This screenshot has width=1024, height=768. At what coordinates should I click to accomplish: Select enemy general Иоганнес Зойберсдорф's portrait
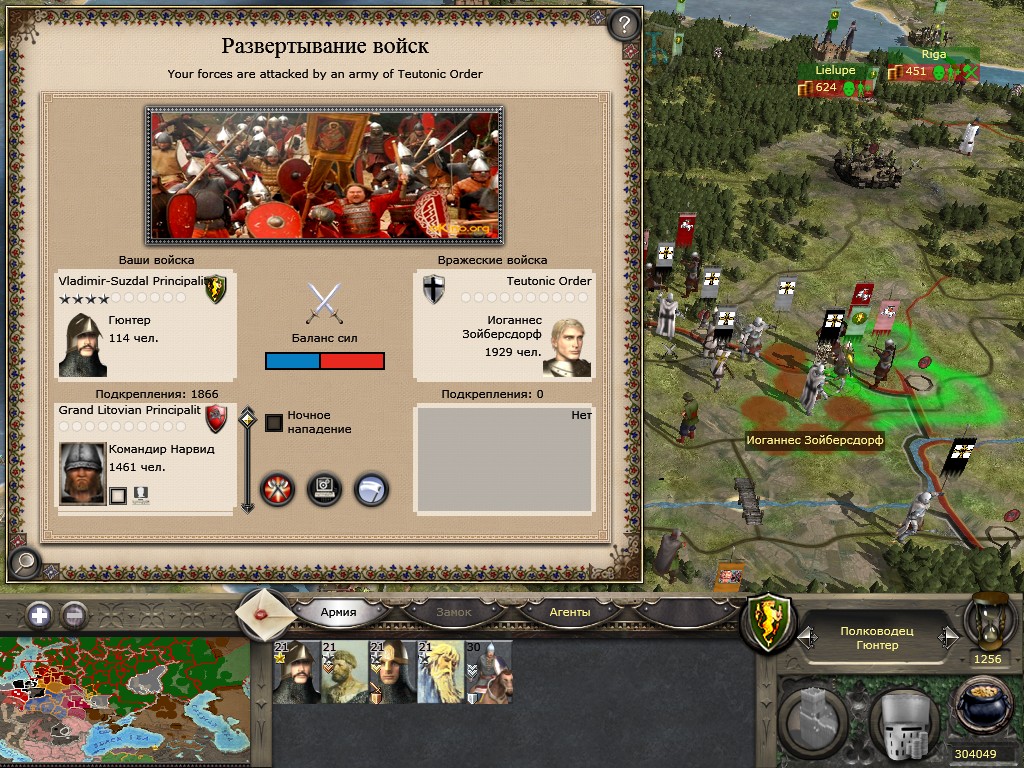click(x=567, y=347)
